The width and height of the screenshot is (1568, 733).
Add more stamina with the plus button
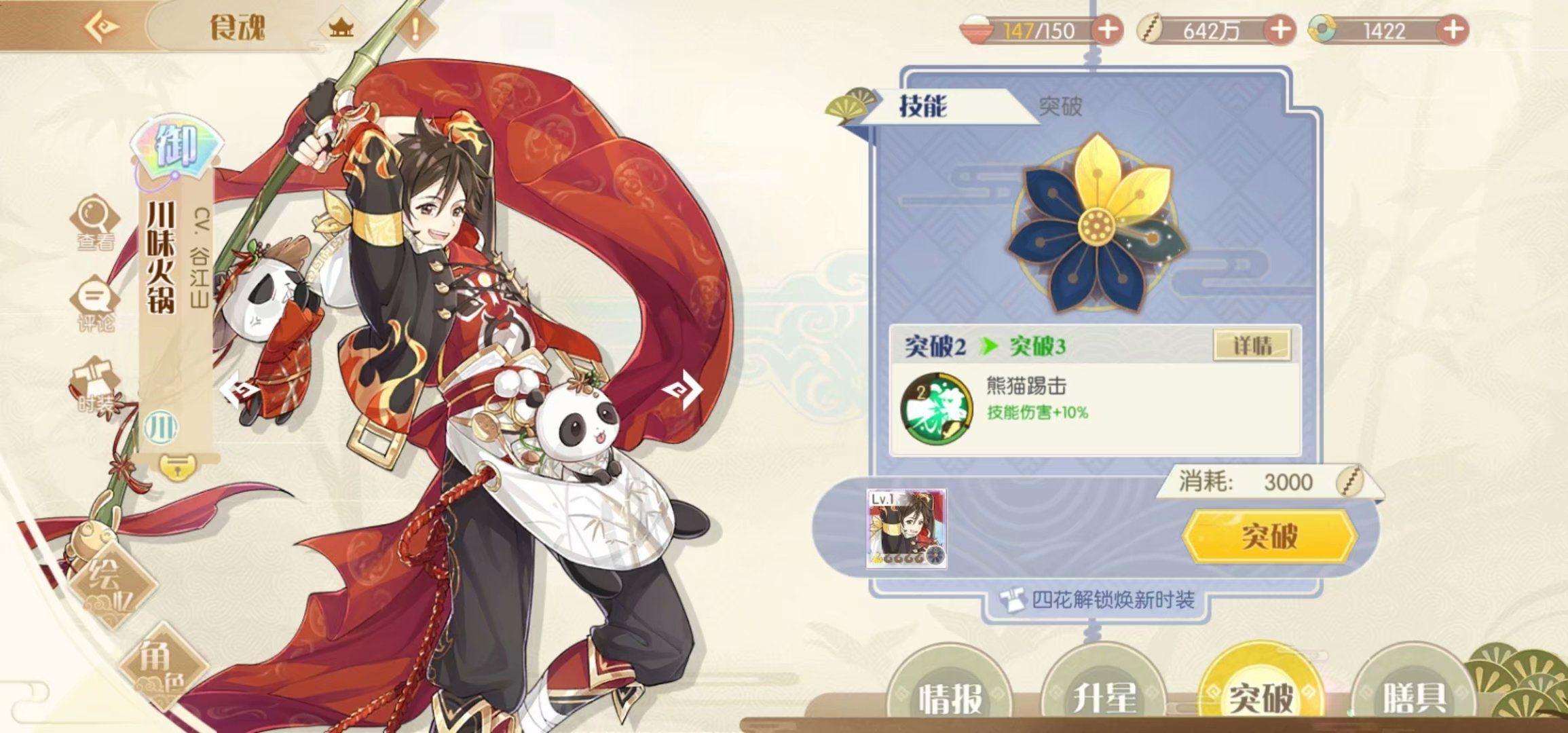point(1107,31)
